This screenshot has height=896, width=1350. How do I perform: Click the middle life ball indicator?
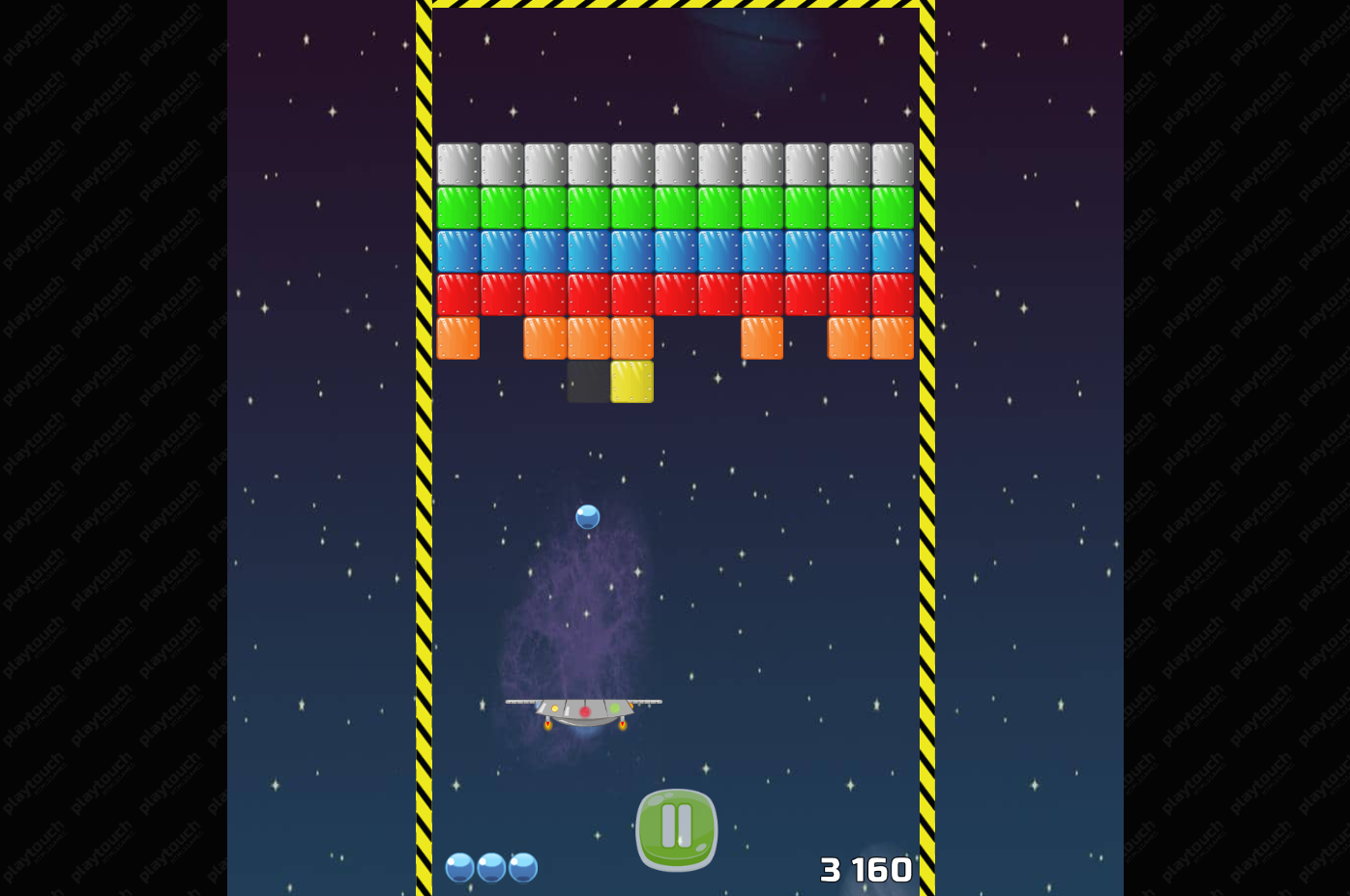491,868
